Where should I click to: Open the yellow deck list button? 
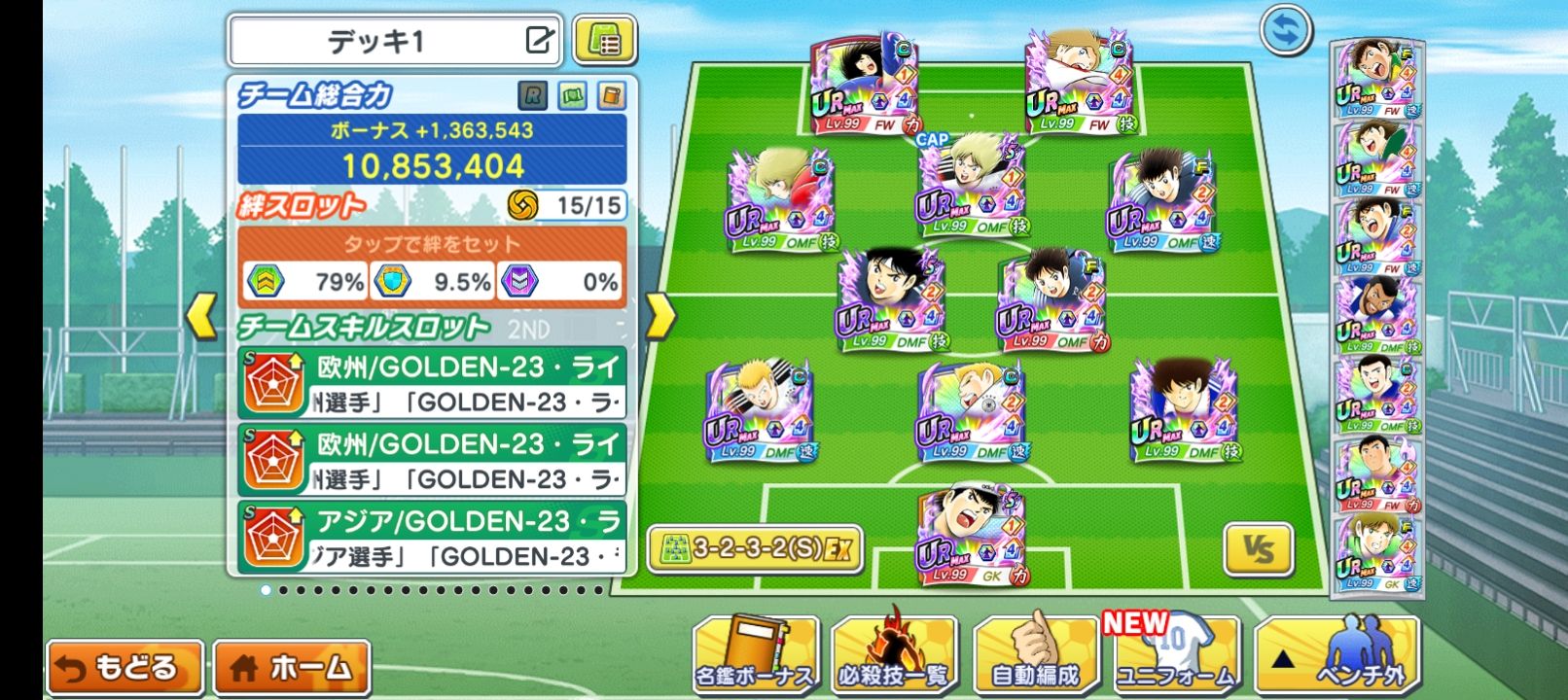604,41
